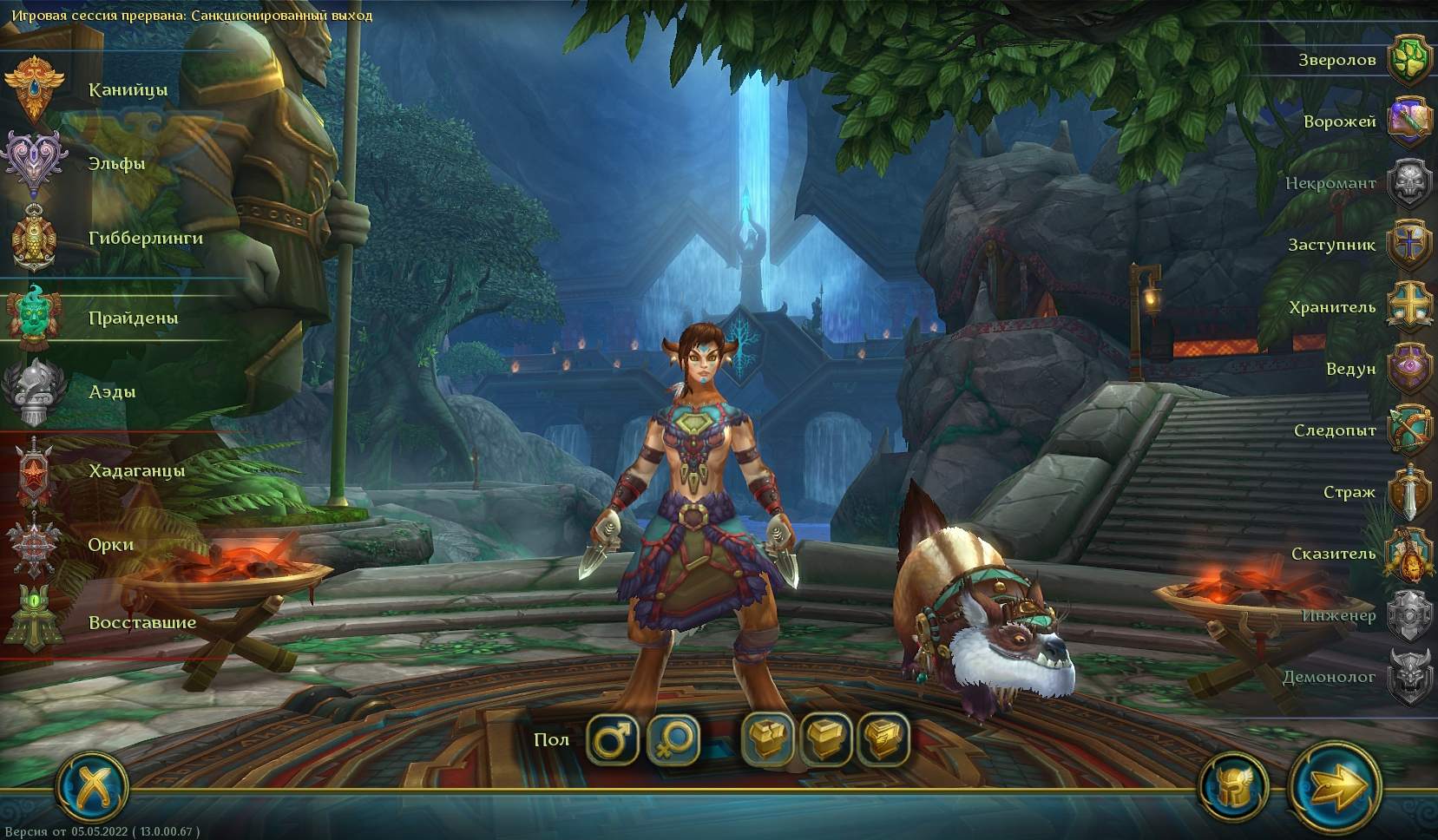The image size is (1438, 840).
Task: Select the Прайдены race
Action: pyautogui.click(x=35, y=317)
